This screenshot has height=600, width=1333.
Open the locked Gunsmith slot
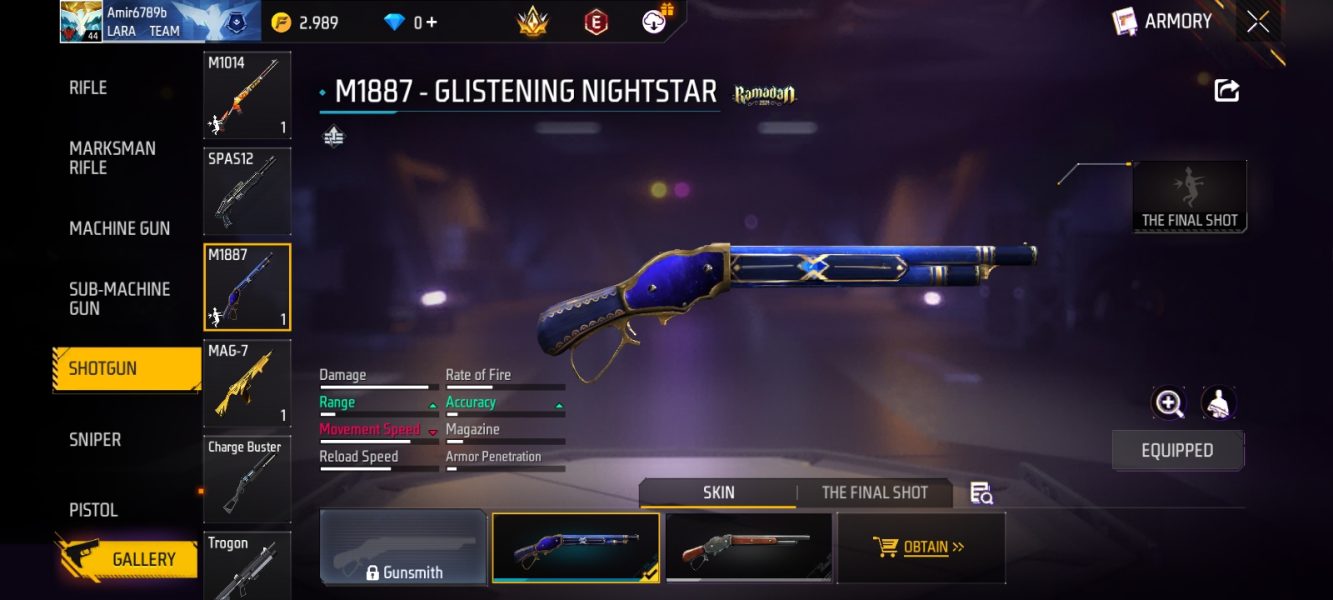[x=403, y=547]
